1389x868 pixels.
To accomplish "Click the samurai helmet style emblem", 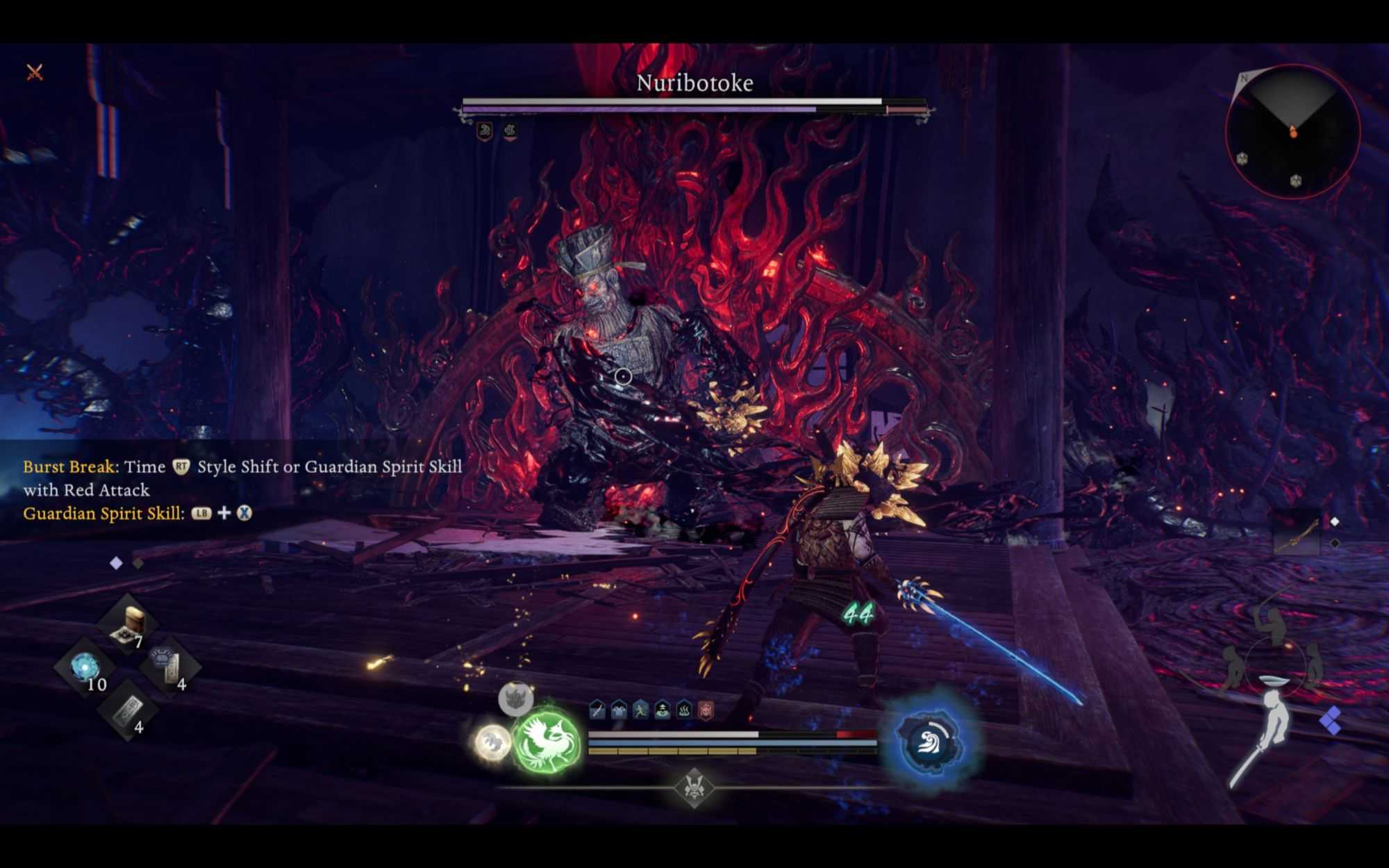I will coord(693,787).
